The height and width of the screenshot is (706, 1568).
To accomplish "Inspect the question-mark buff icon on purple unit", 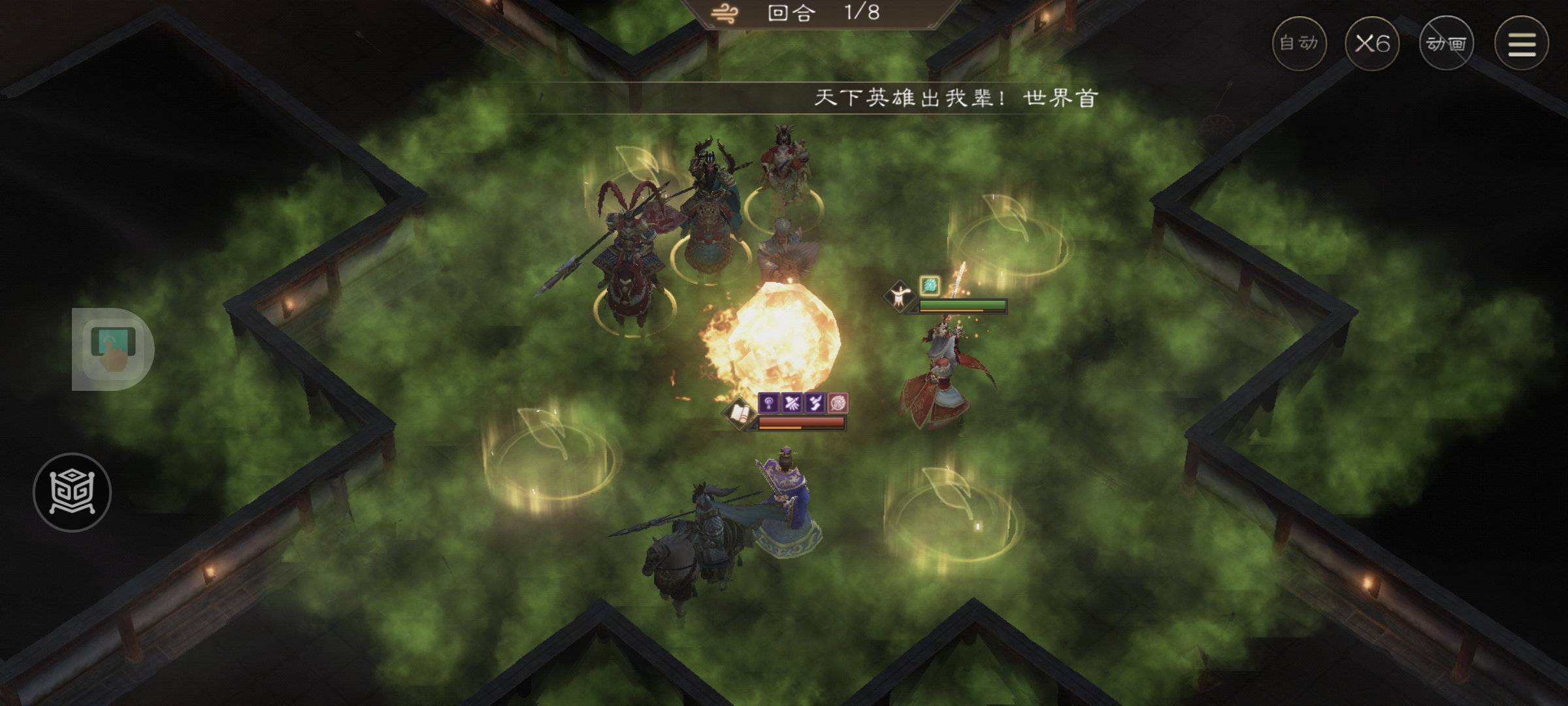I will pos(769,403).
